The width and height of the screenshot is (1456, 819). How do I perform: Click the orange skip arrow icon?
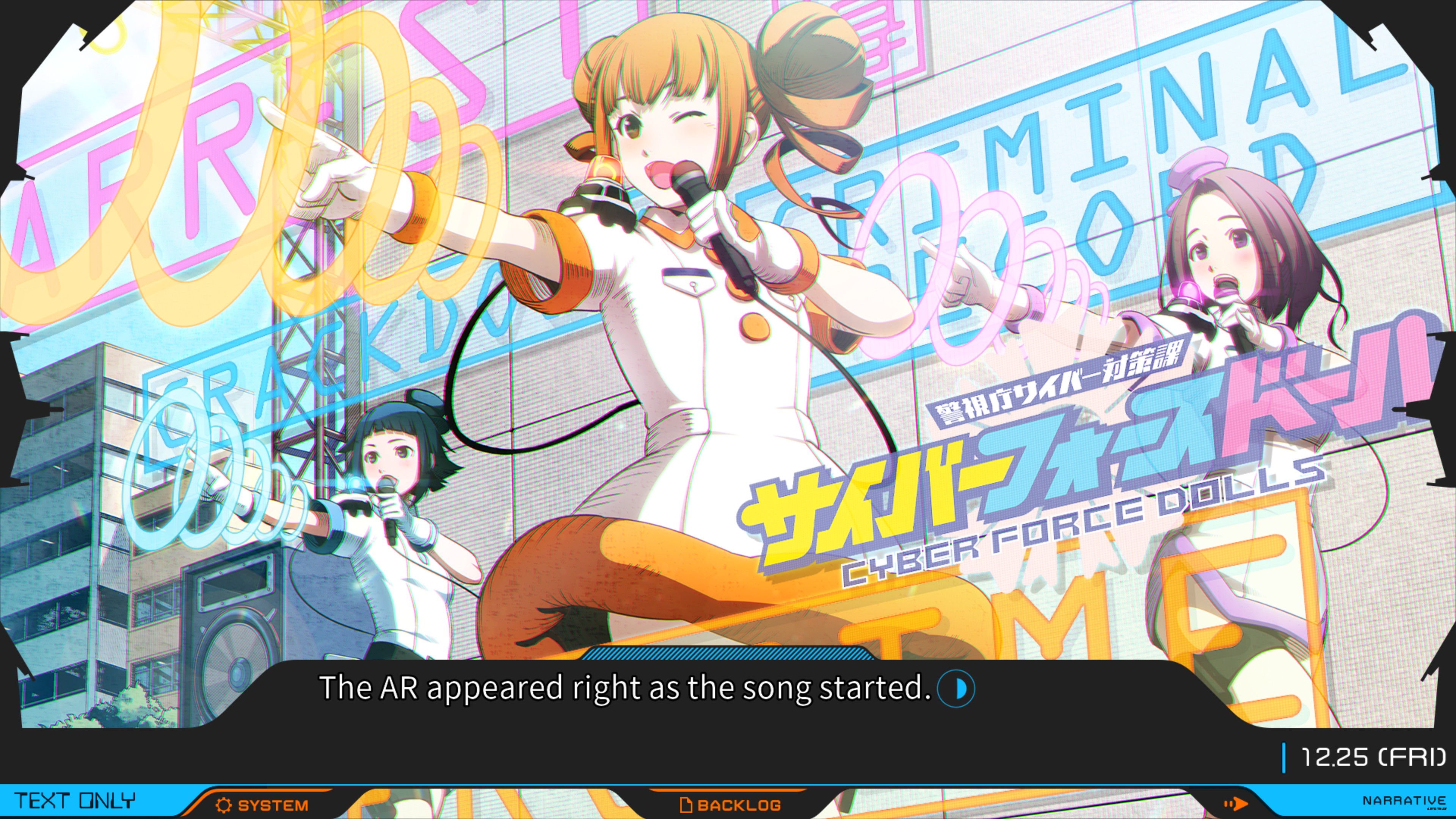(1236, 803)
